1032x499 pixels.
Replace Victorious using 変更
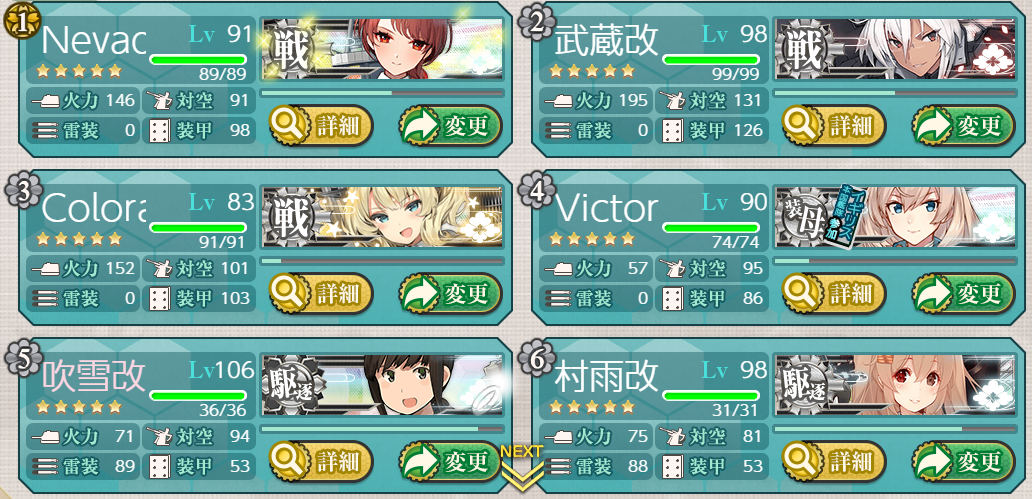(x=962, y=294)
